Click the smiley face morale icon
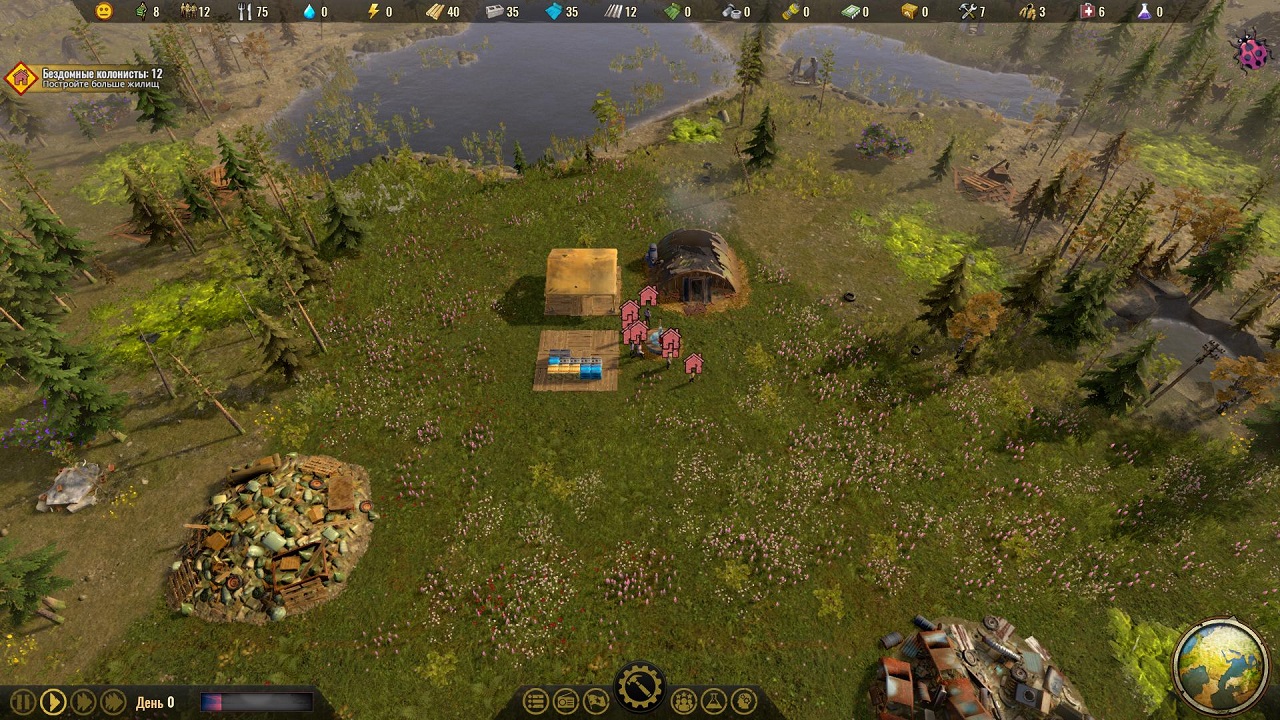This screenshot has width=1280, height=720. [x=104, y=12]
